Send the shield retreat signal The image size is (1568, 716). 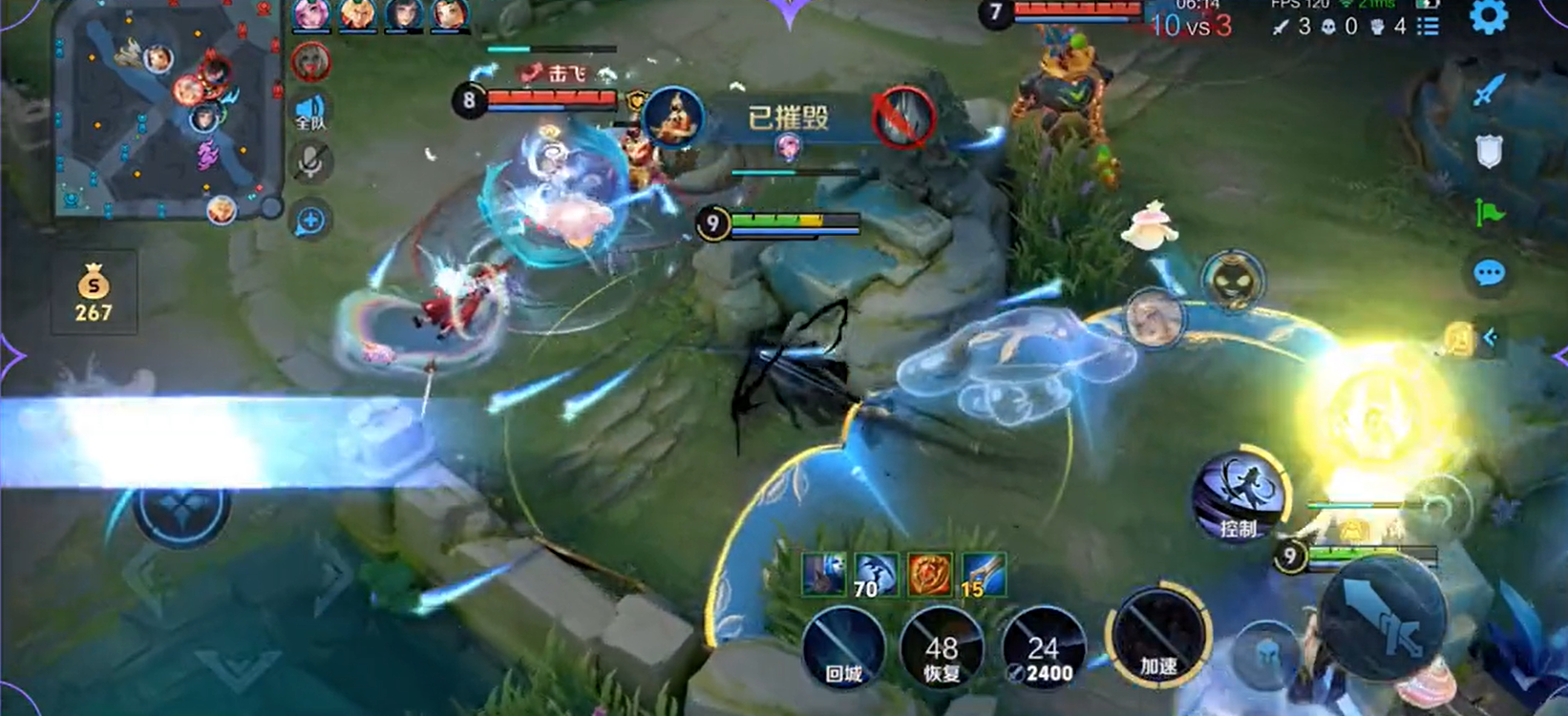coord(1488,151)
